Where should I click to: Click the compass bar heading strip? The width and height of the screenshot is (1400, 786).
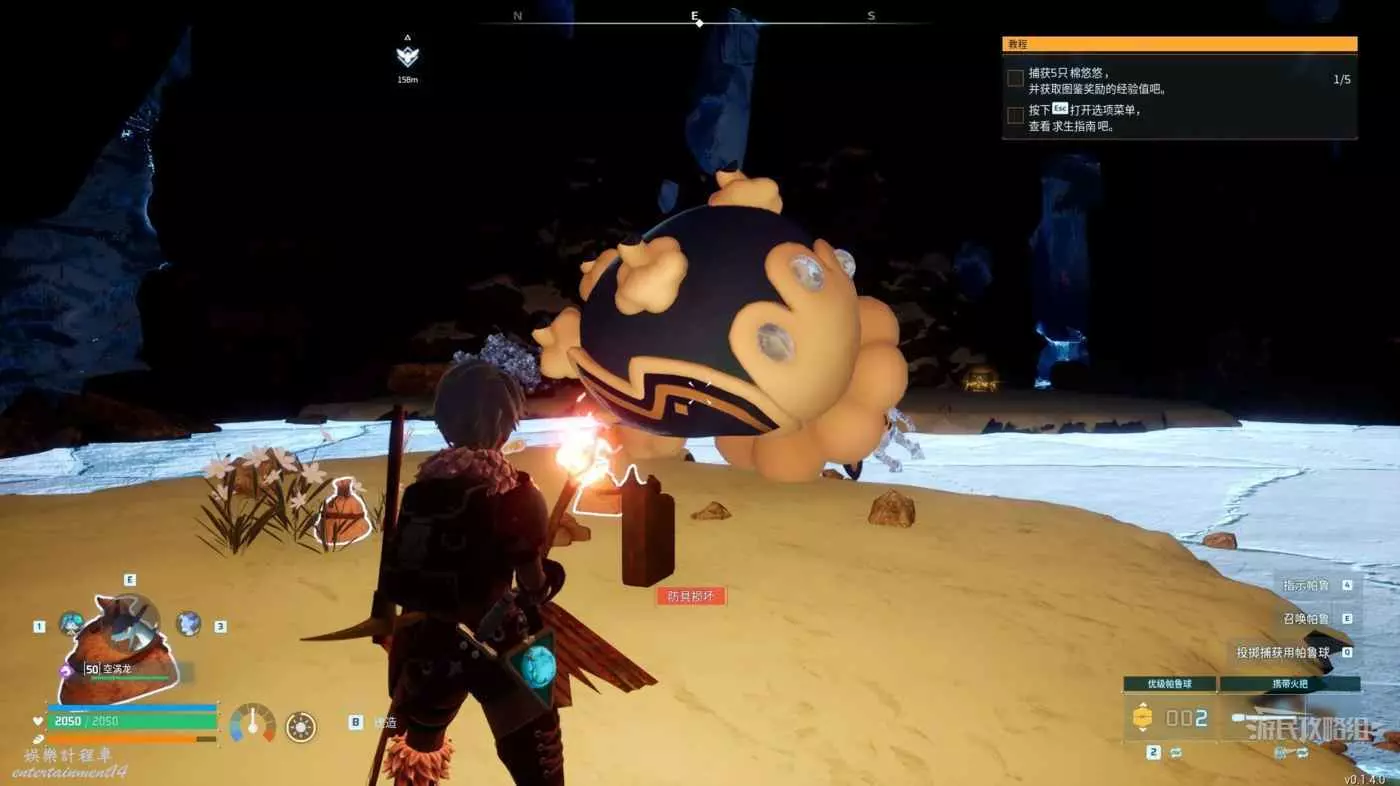[697, 18]
